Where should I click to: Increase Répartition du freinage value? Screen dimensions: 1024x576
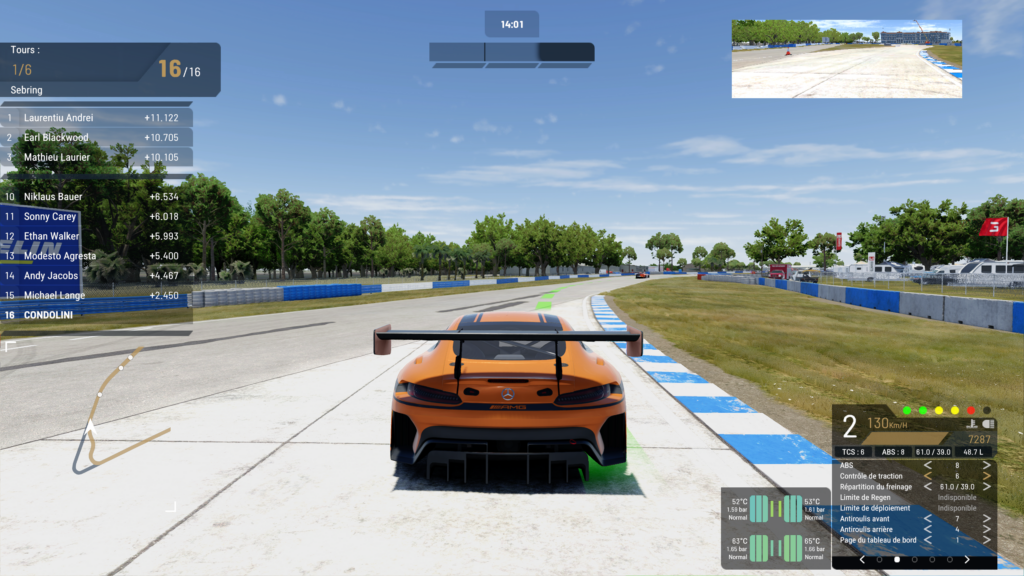[x=987, y=487]
